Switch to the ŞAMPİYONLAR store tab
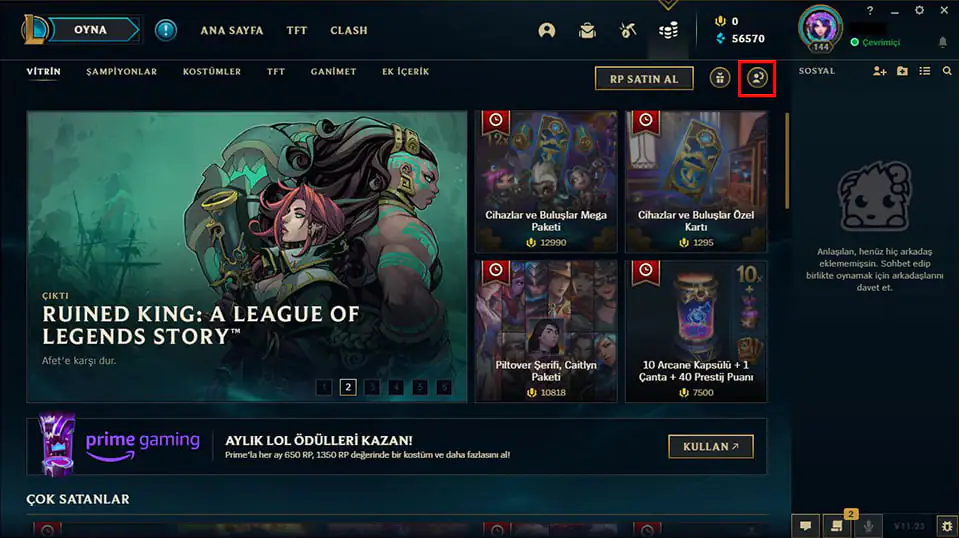Viewport: 959px width, 538px height. (121, 72)
